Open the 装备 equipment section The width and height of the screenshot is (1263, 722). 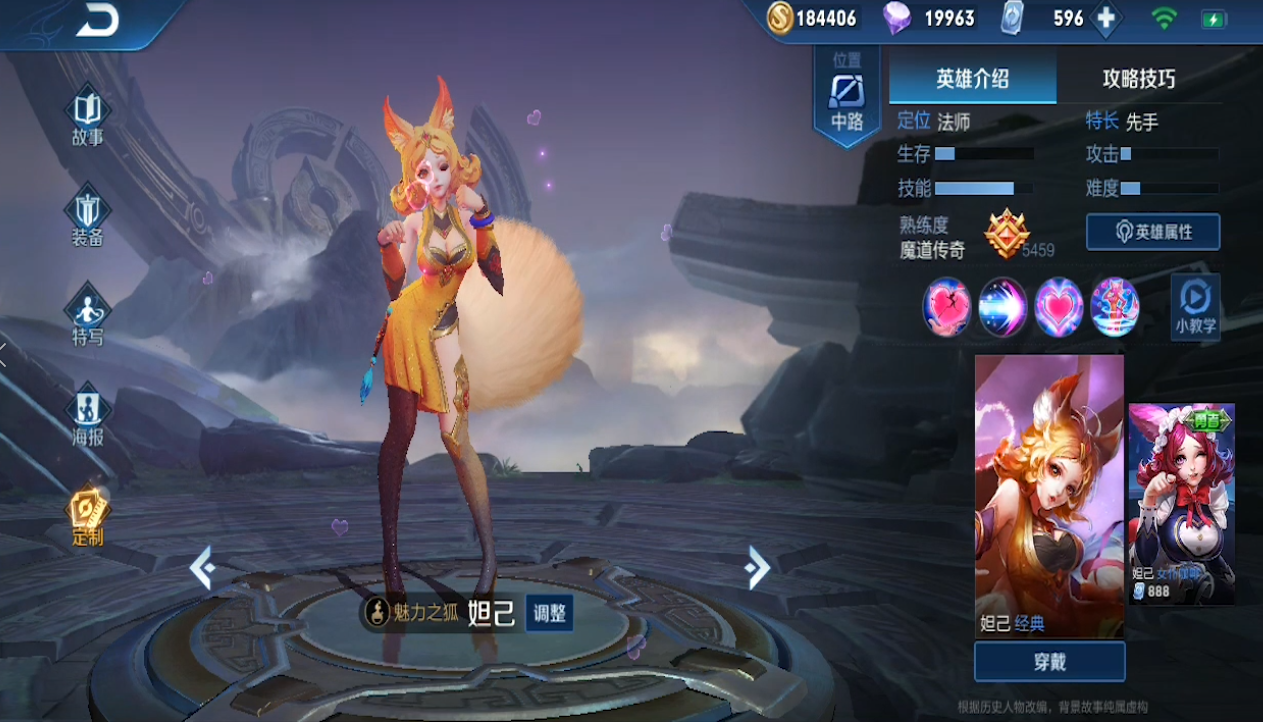87,217
